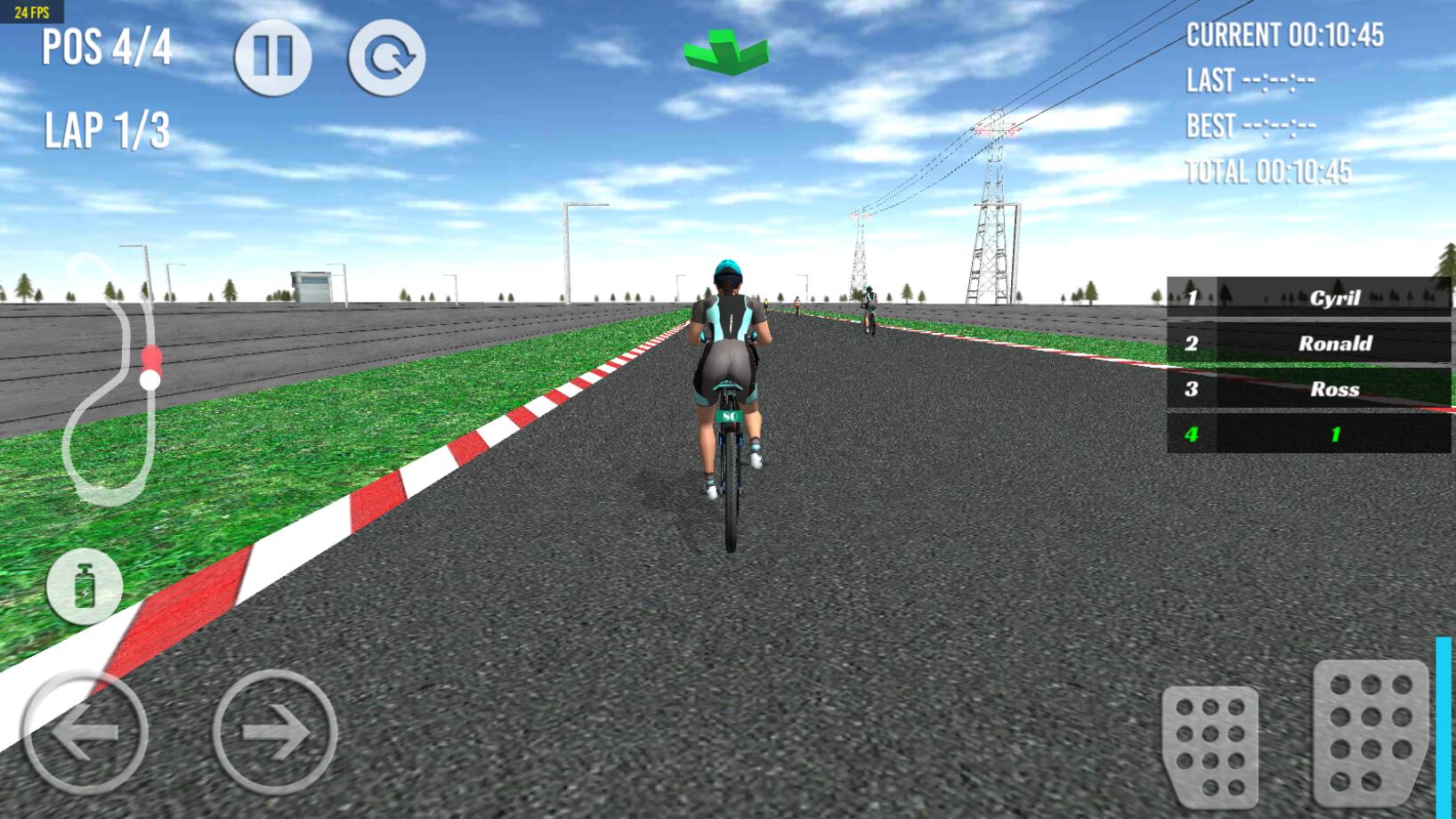This screenshot has height=819, width=1456.
Task: Activate the energy boost bottle
Action: 86,586
